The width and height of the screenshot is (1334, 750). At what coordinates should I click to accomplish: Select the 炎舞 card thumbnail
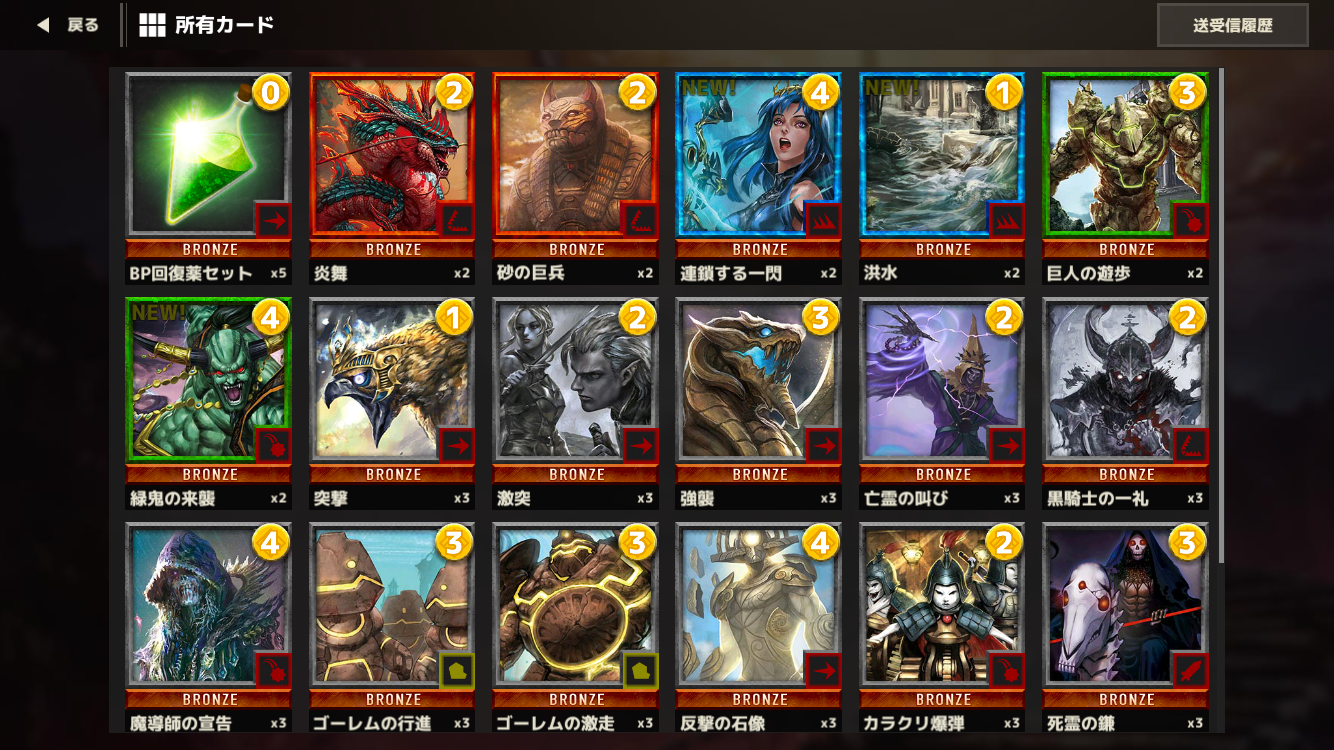click(x=391, y=155)
